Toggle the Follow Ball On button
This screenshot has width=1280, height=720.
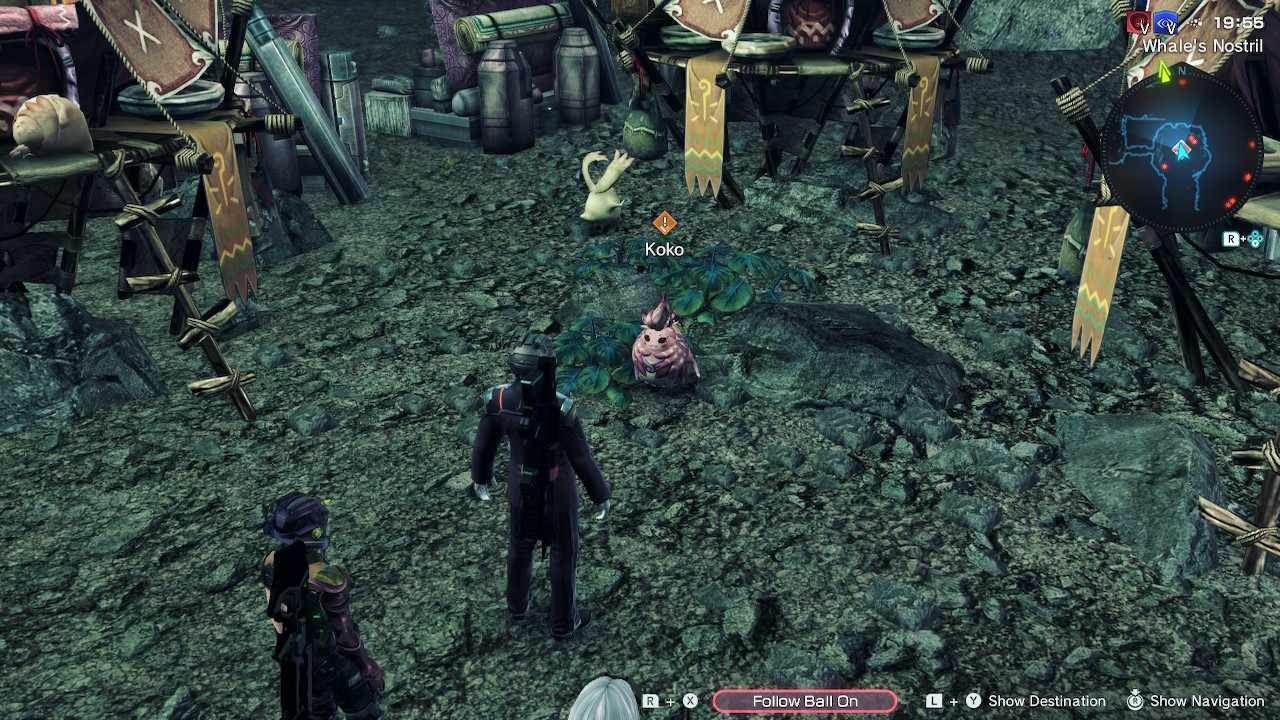pos(805,701)
